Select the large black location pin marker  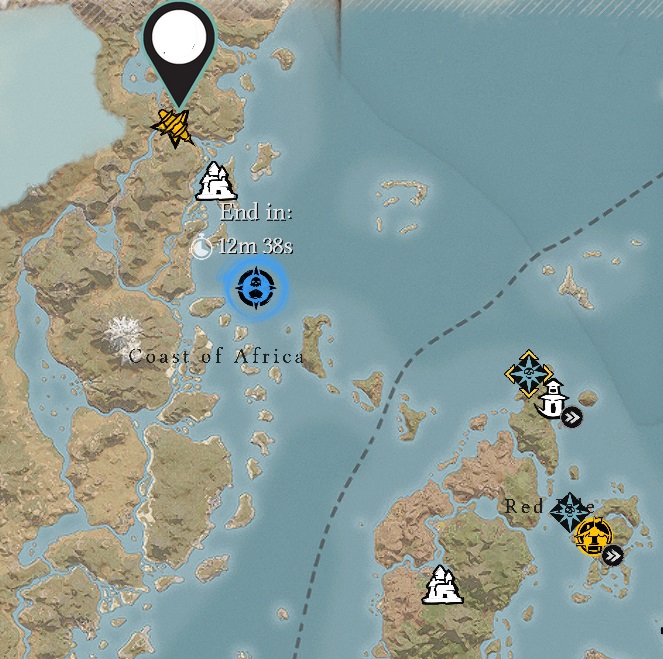pyautogui.click(x=180, y=44)
